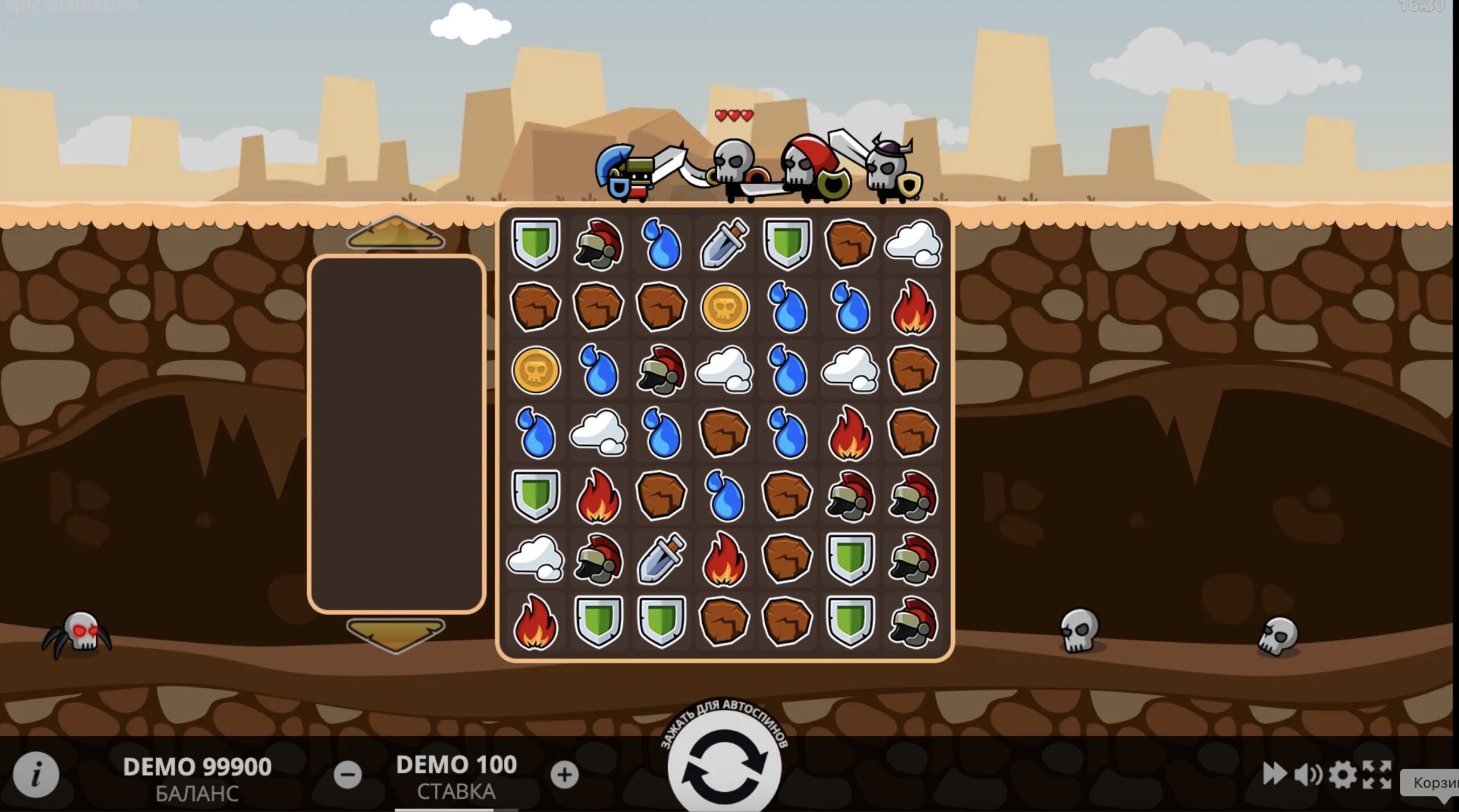Open the Корзина overlay tab
Screen dimensions: 1459x812
tap(1434, 783)
